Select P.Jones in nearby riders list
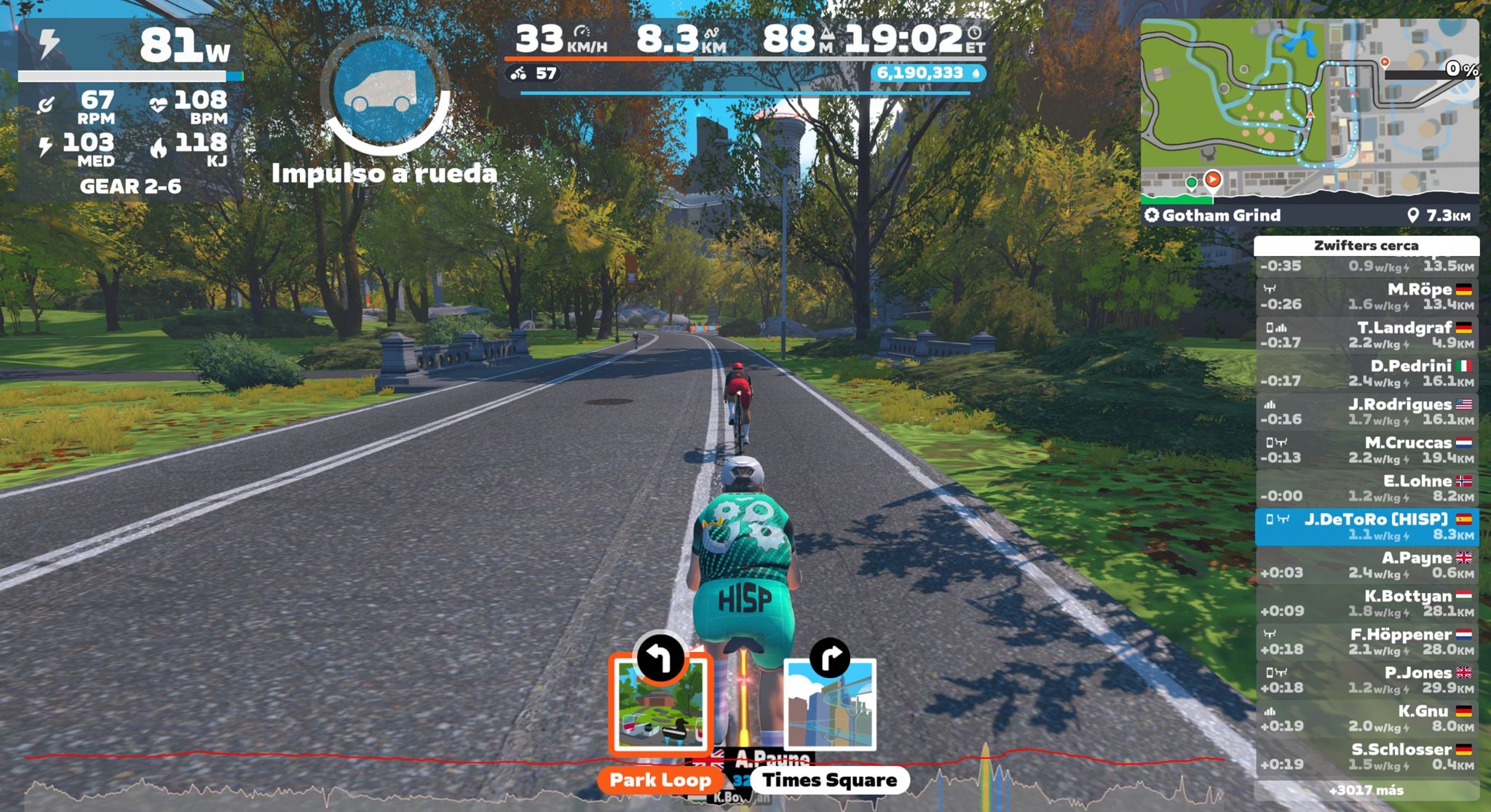1491x812 pixels. [1367, 680]
